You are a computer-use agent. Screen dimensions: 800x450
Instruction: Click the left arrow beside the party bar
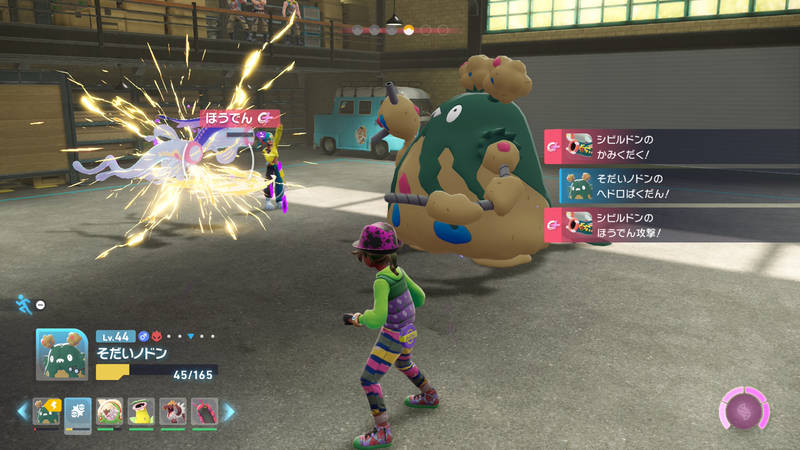tap(22, 411)
